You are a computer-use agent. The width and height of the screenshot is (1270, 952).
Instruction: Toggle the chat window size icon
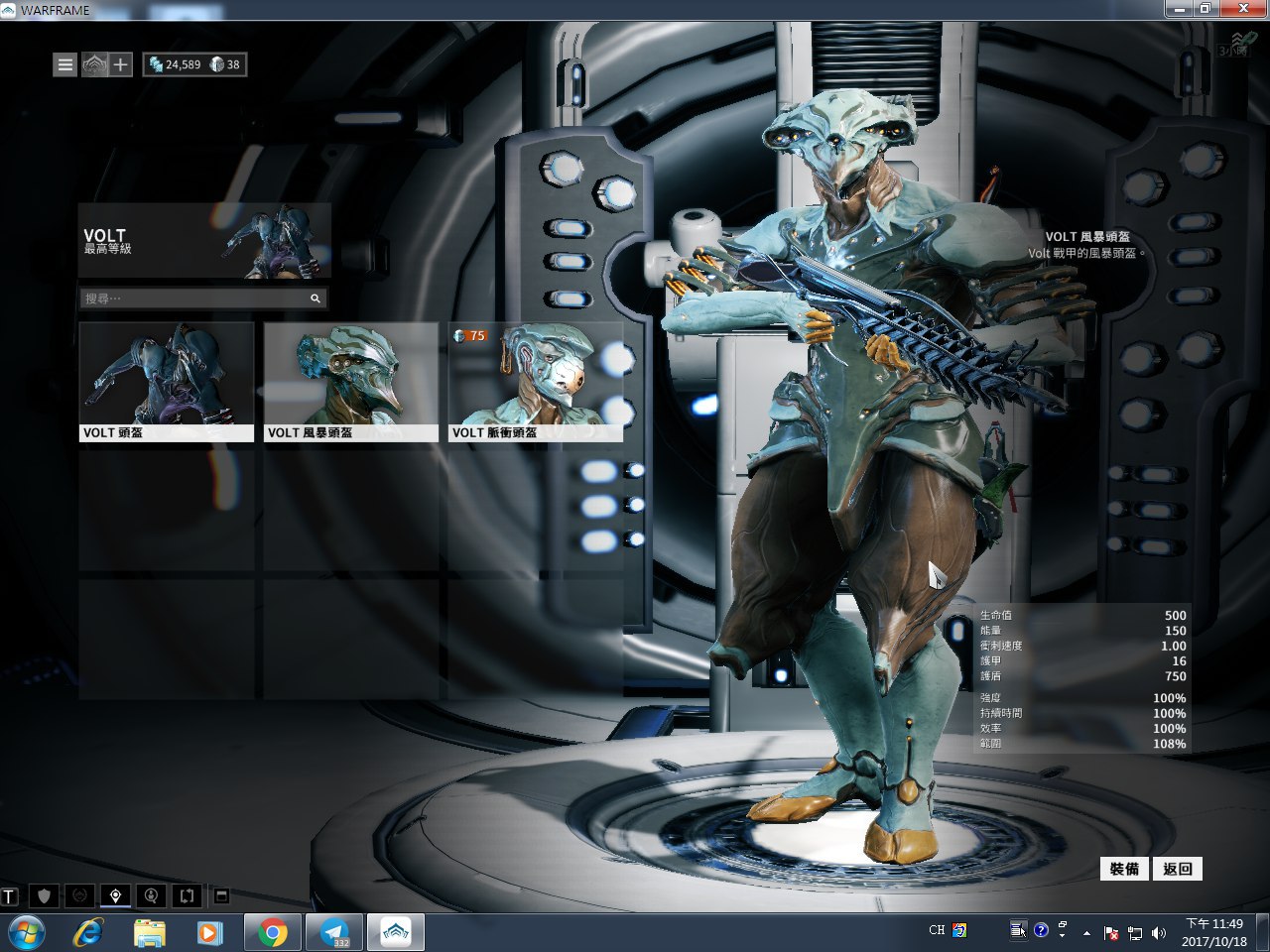pos(222,896)
